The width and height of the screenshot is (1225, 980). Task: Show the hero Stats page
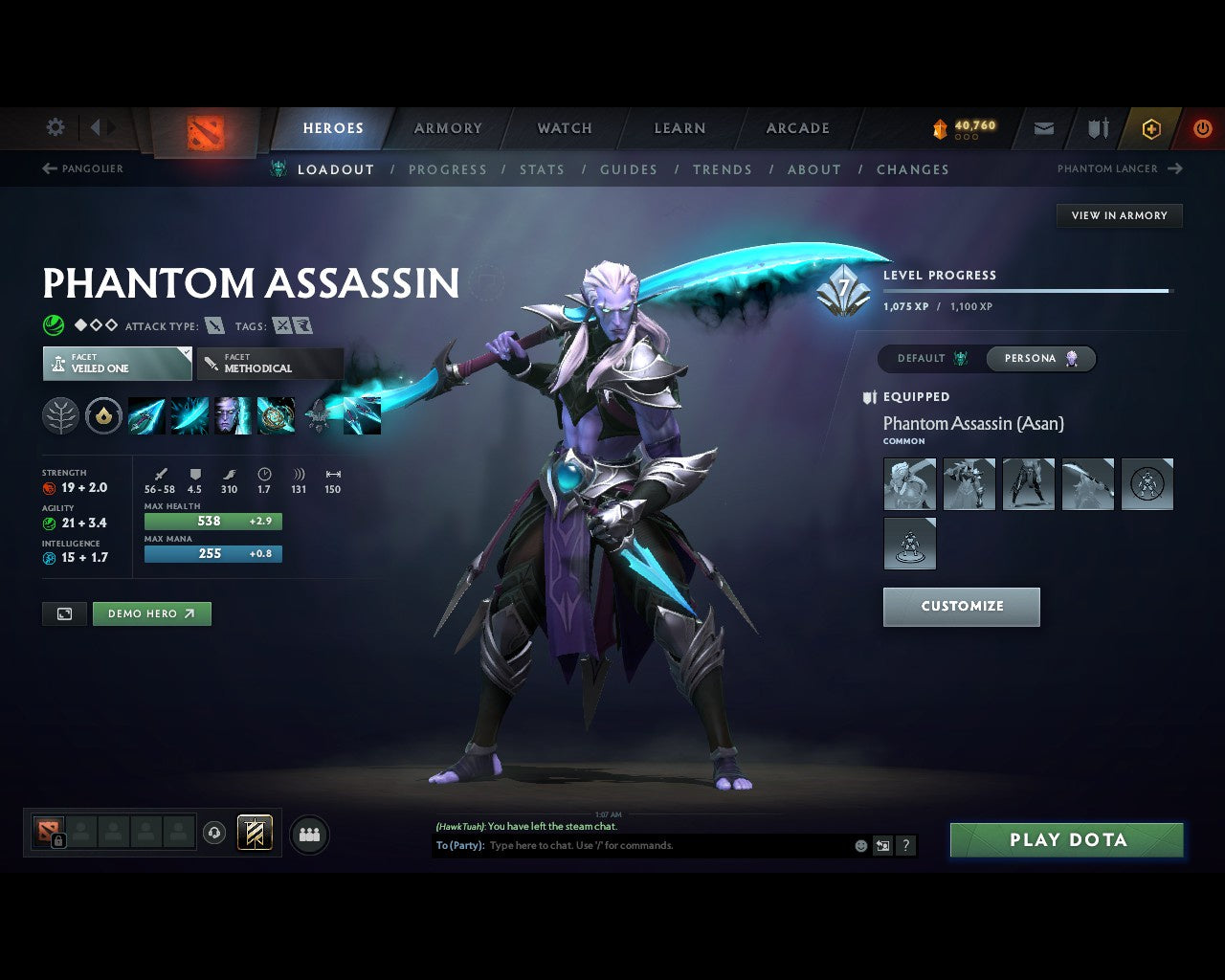point(542,169)
